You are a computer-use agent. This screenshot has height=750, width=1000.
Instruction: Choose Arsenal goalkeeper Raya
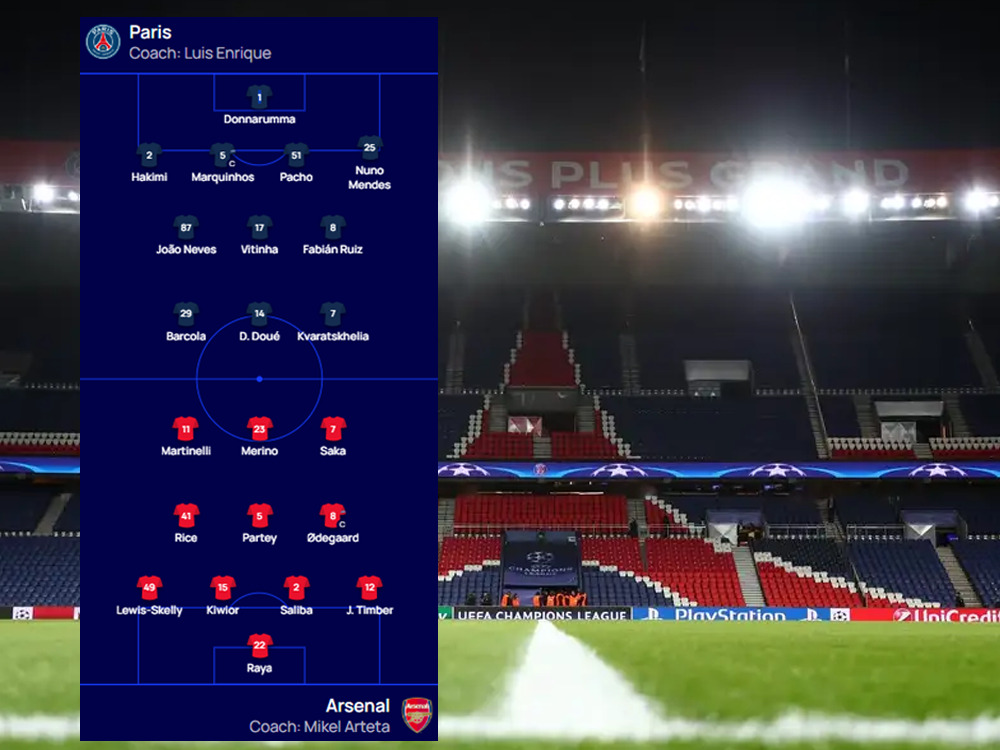[259, 646]
